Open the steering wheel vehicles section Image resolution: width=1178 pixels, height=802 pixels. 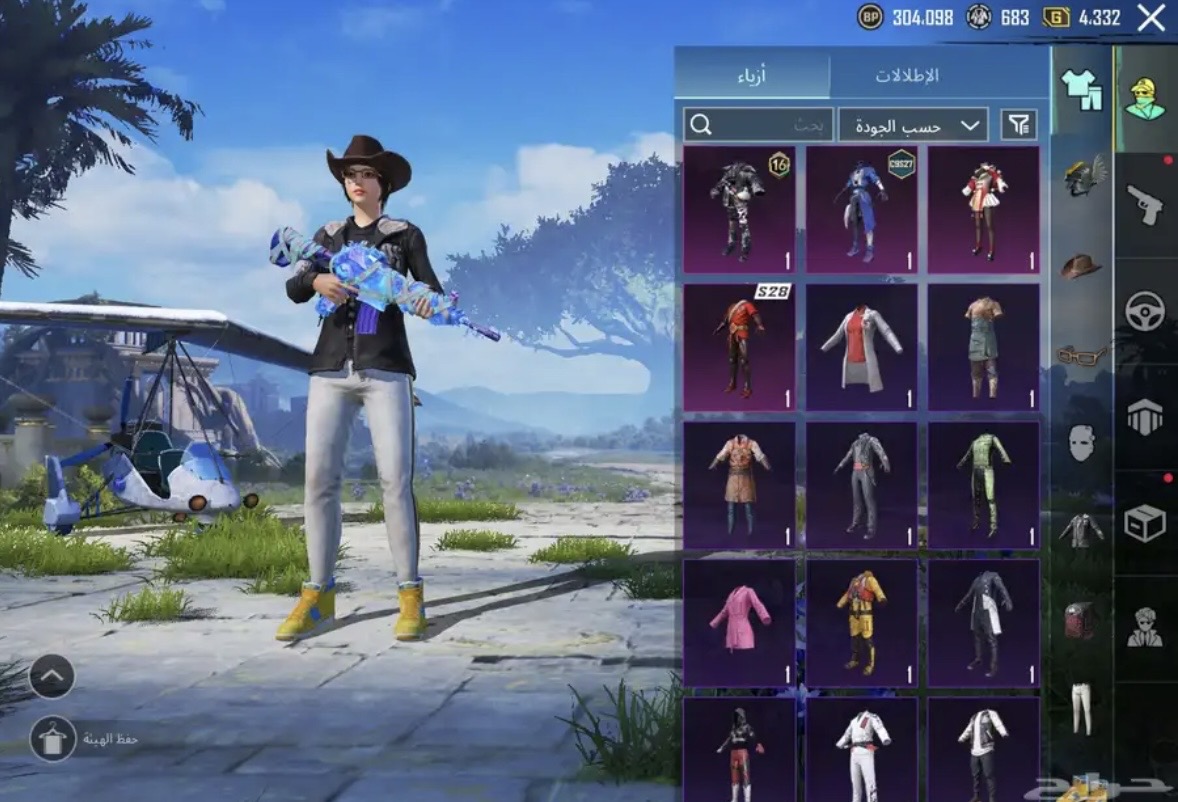(x=1145, y=311)
